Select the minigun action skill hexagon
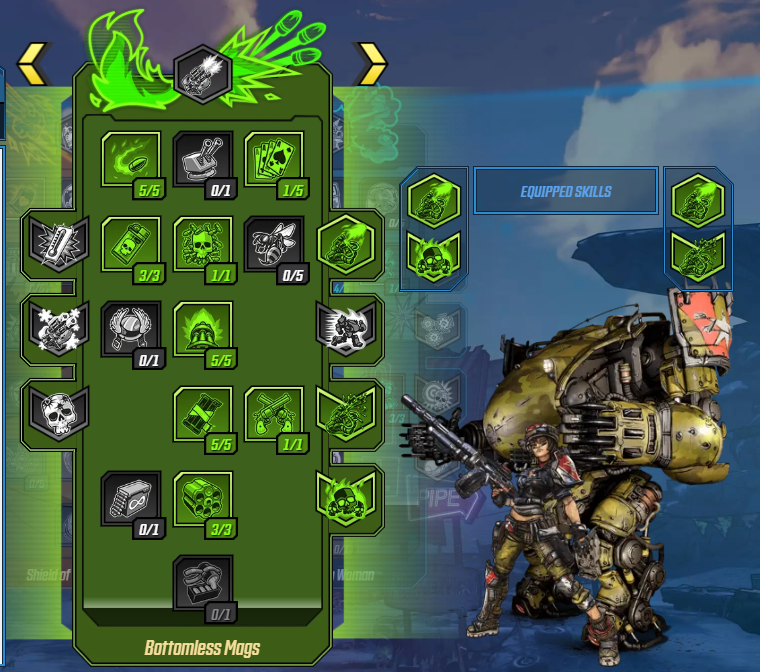Viewport: 760px width, 672px height. point(203,73)
